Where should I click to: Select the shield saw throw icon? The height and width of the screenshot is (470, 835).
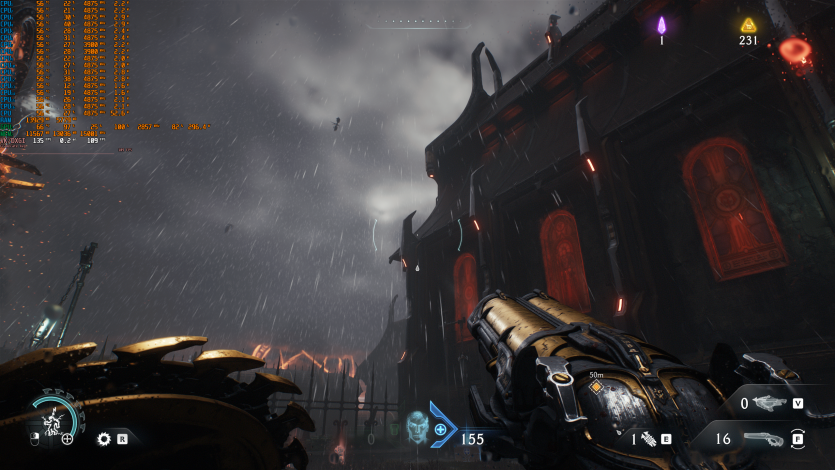pos(104,438)
